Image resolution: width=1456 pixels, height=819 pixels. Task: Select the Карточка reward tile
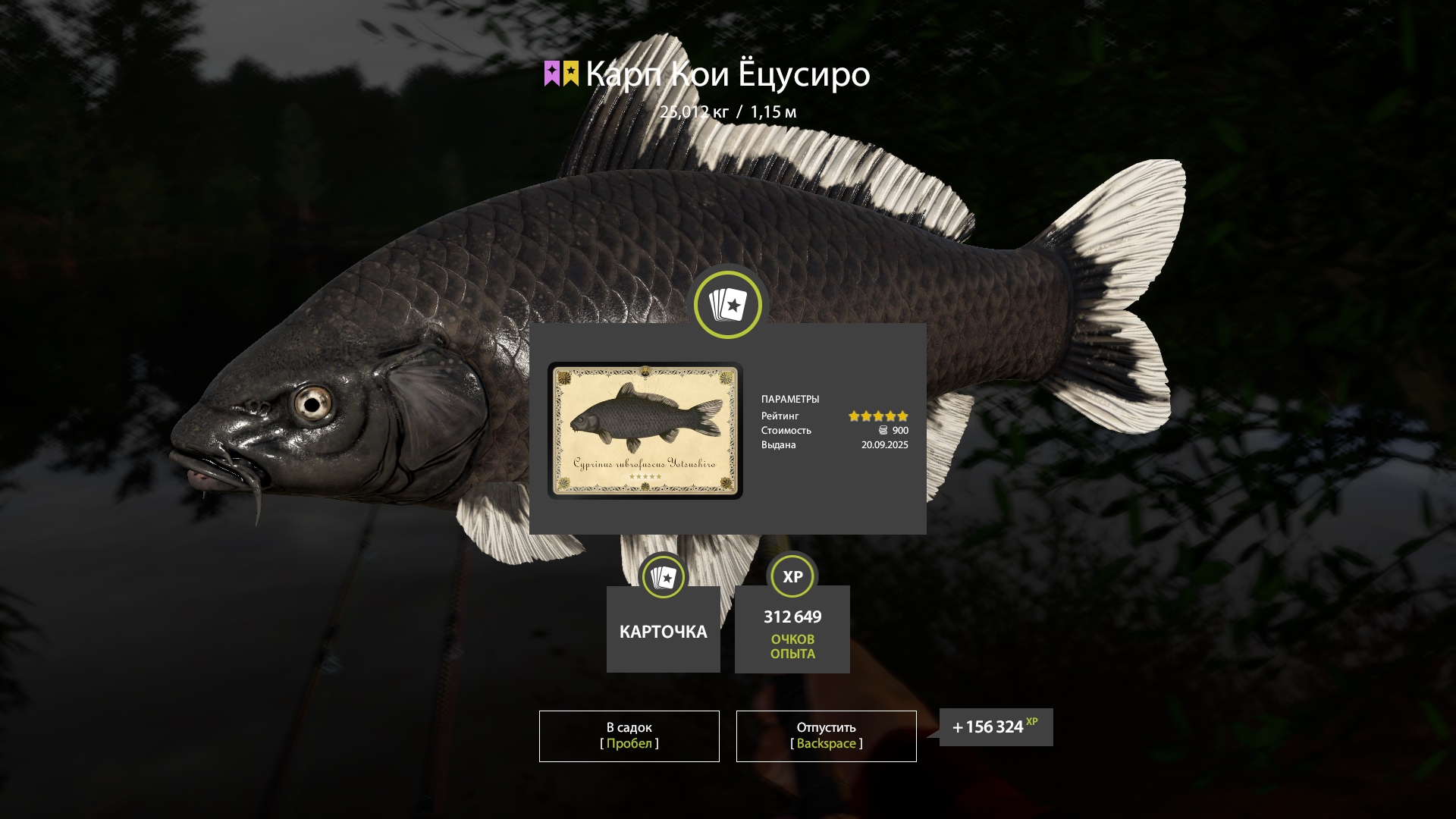tap(663, 629)
